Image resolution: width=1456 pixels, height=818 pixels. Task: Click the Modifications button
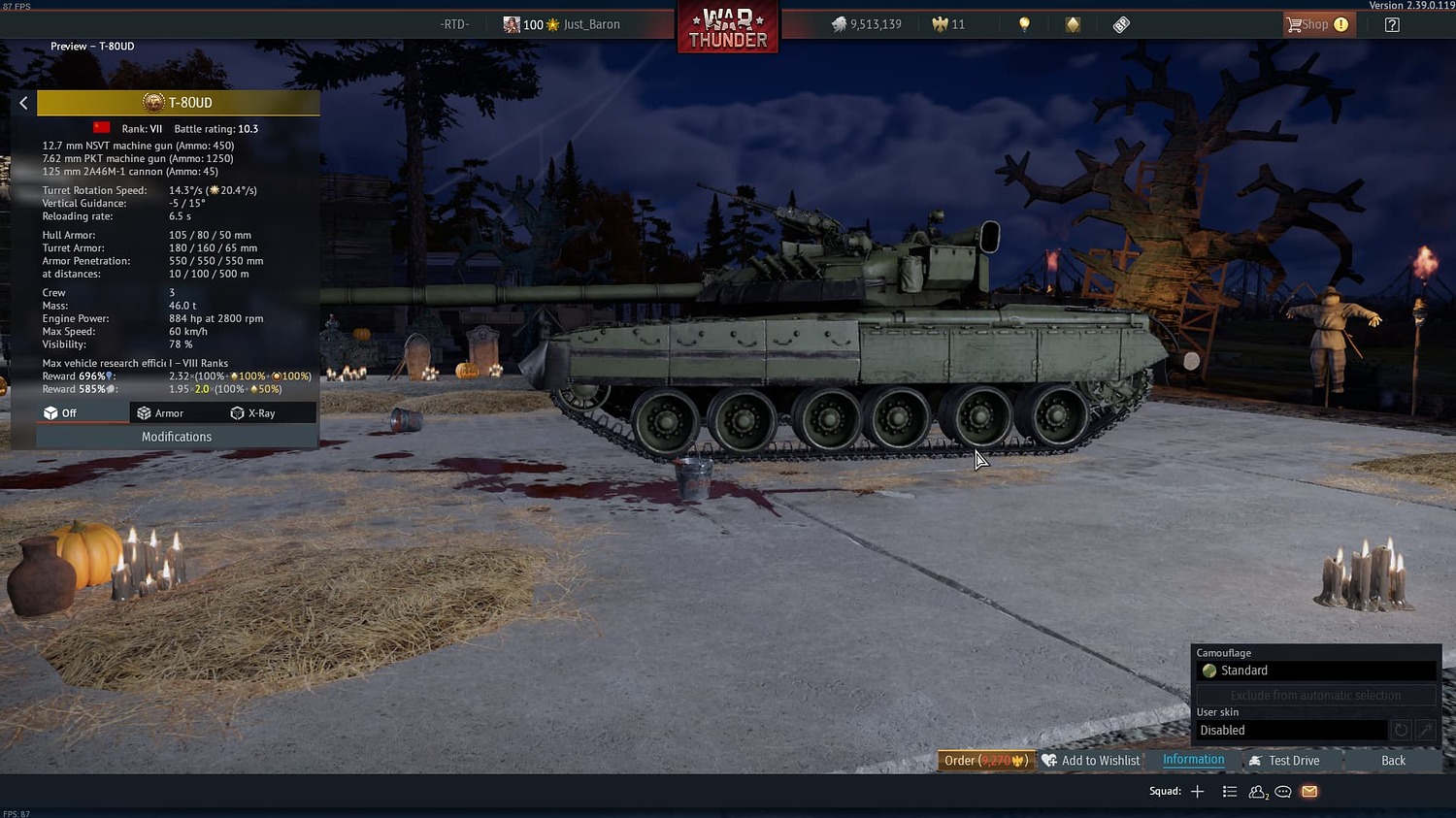[176, 437]
